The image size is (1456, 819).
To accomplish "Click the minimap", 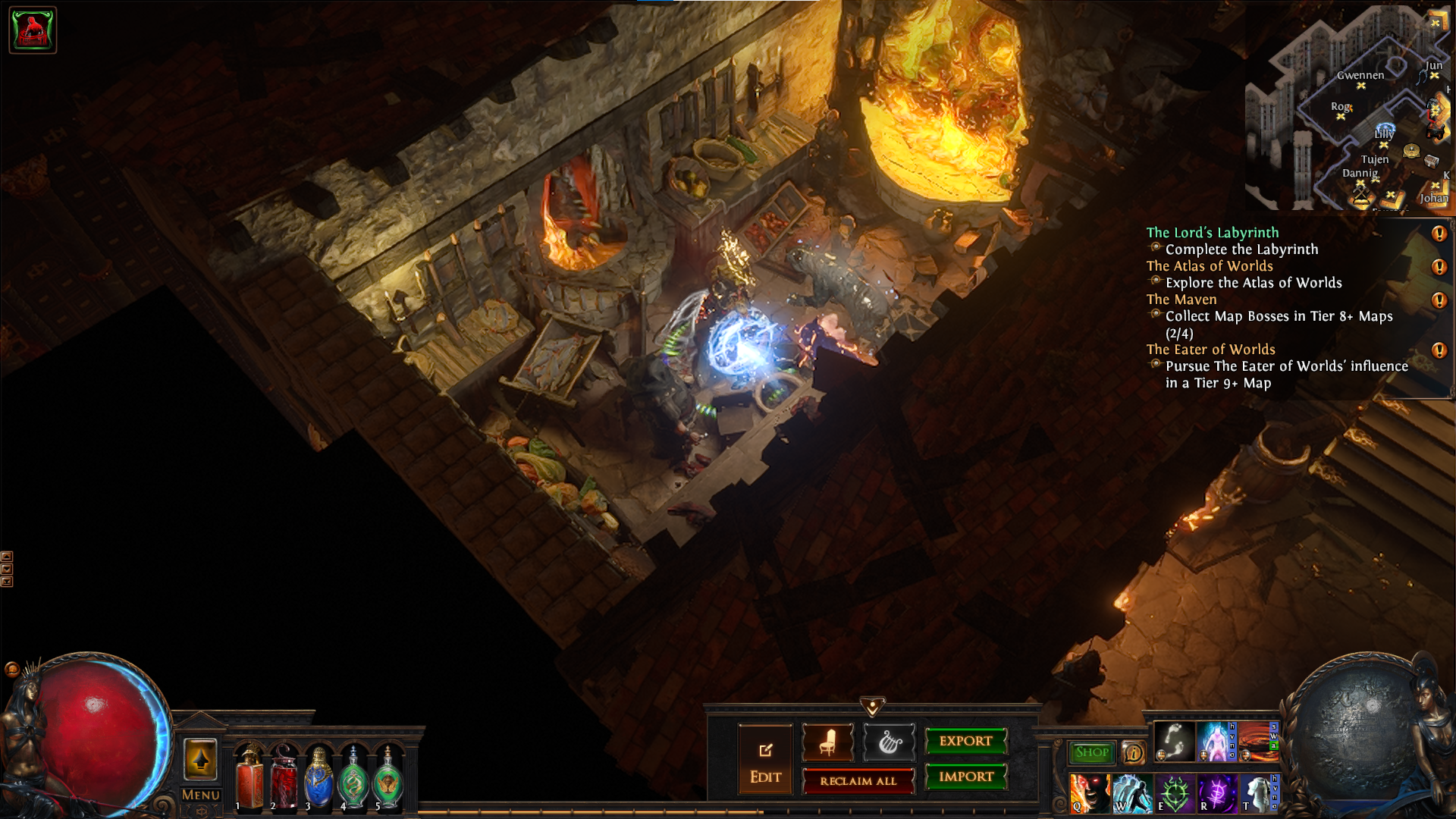I will tap(1350, 110).
